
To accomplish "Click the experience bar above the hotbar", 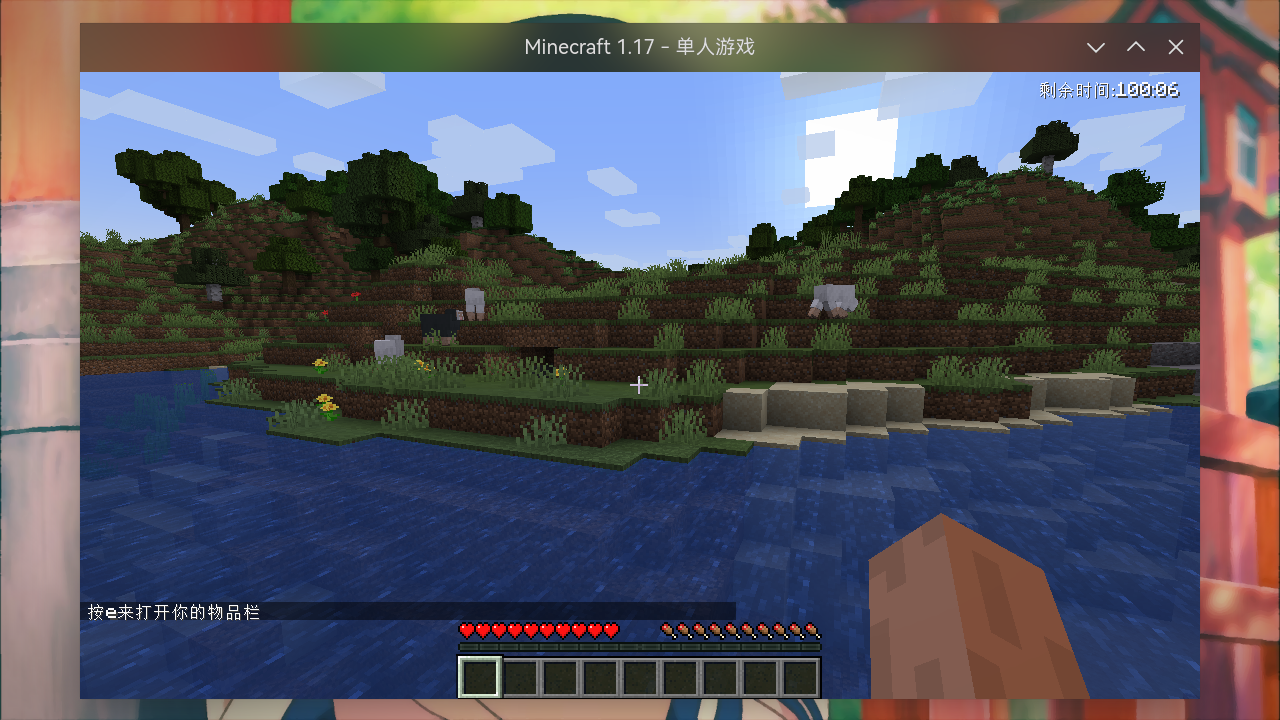I will coord(640,645).
